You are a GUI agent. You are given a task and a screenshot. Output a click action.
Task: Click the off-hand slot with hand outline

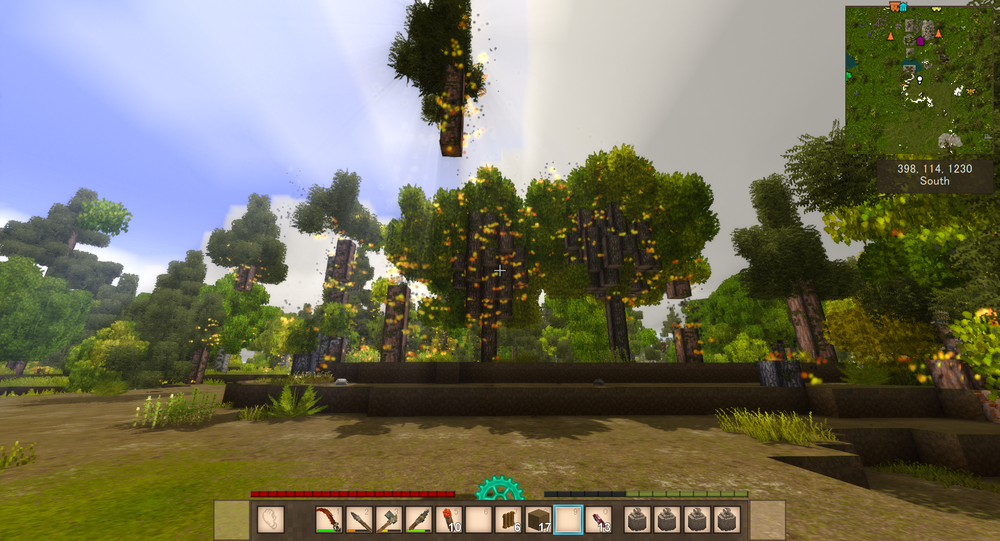270,520
